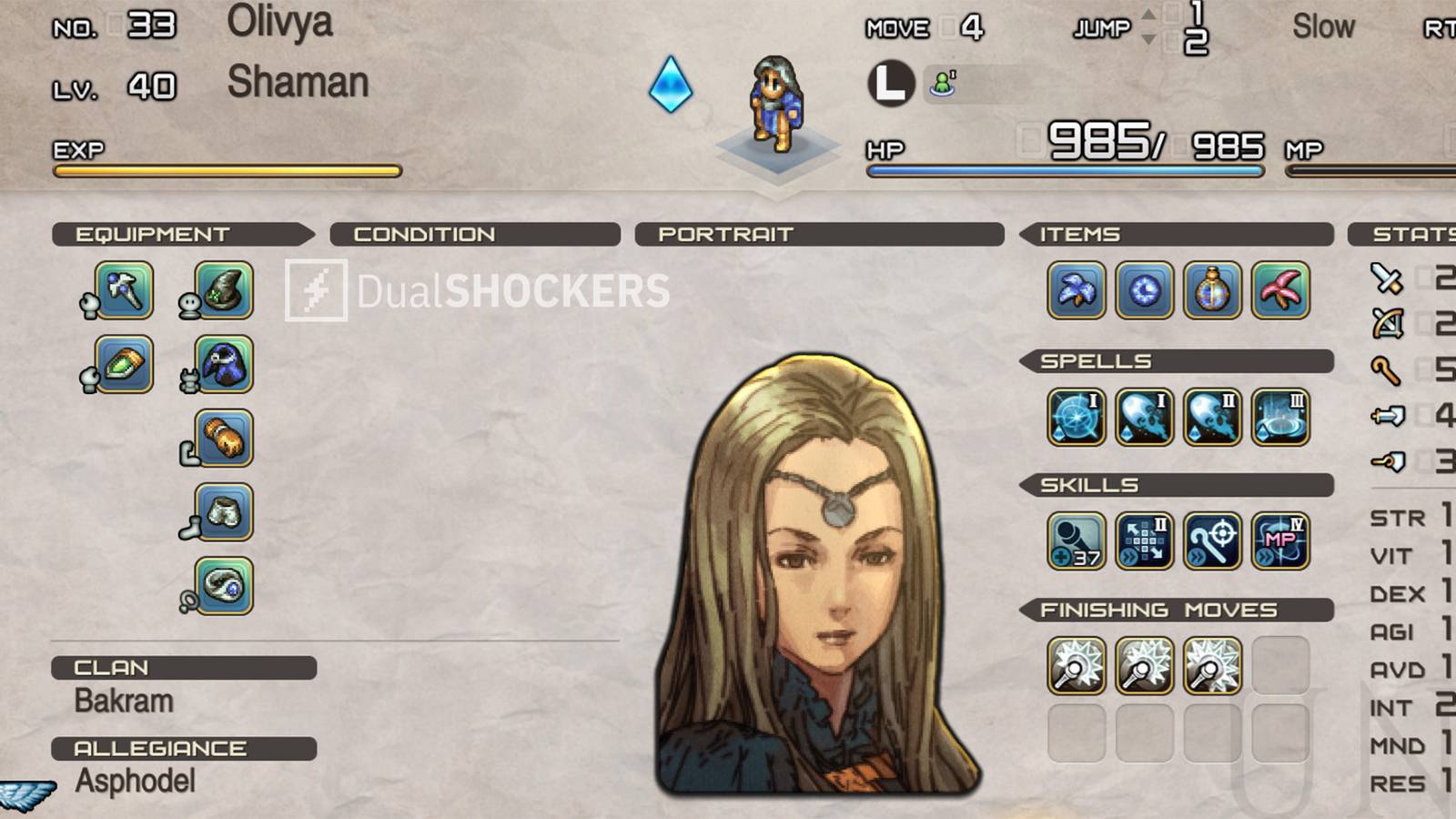Select the equipped staff weapon slot
1456x819 pixels.
click(125, 290)
